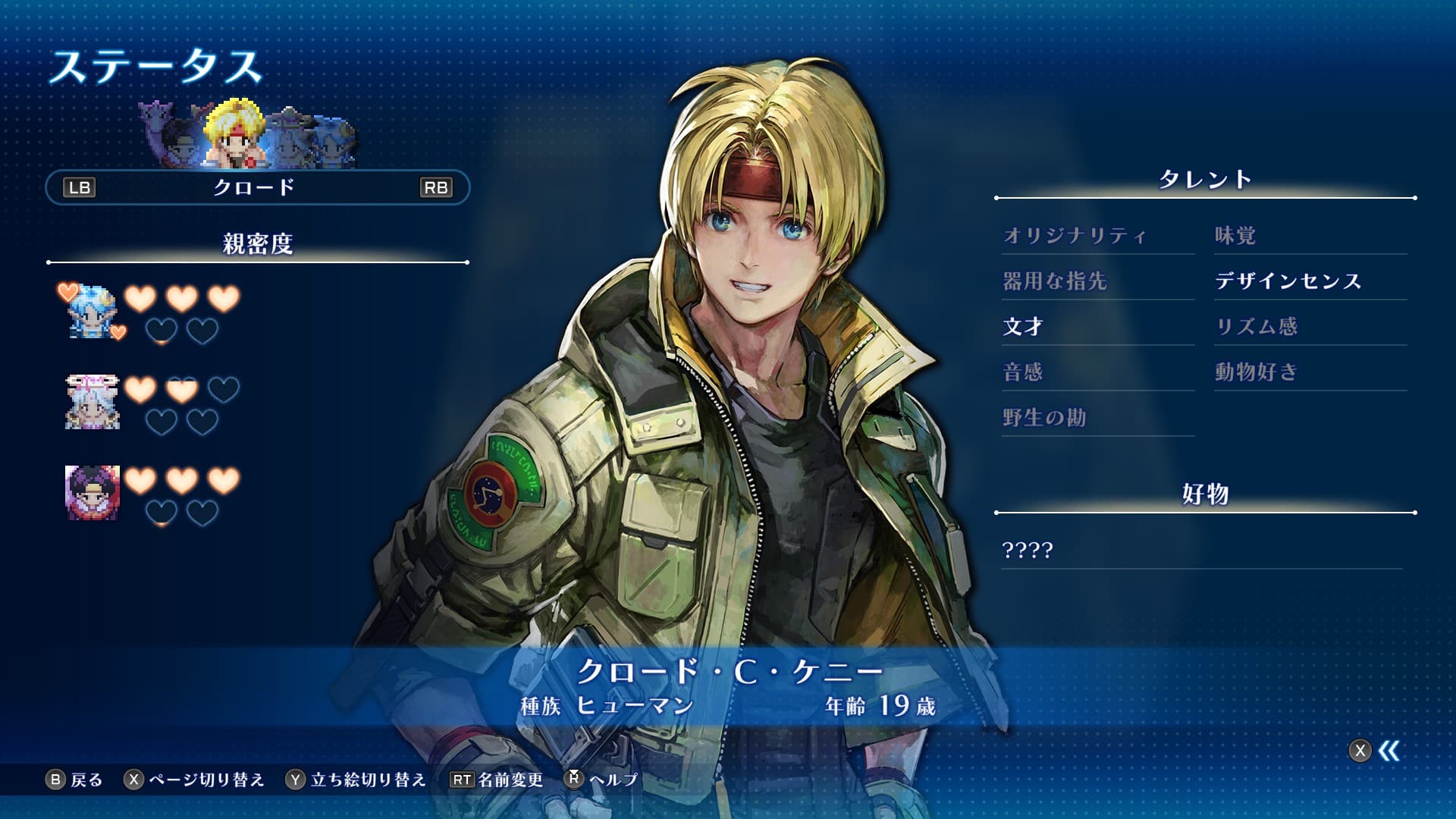Screen dimensions: 1456x819
Task: Click the ???? favorite food entry
Action: coord(1028,550)
